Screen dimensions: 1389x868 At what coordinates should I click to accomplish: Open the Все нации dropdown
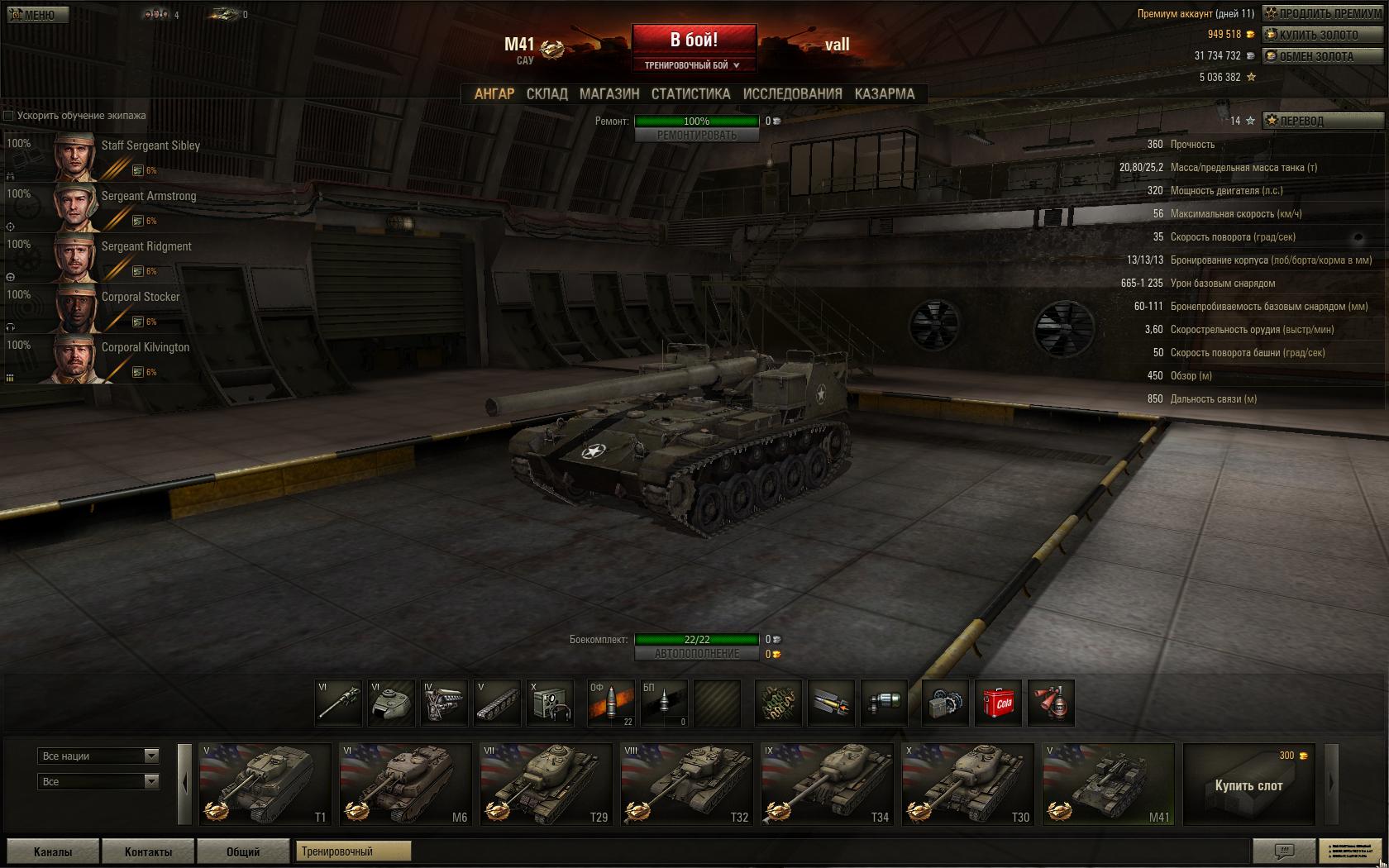98,756
